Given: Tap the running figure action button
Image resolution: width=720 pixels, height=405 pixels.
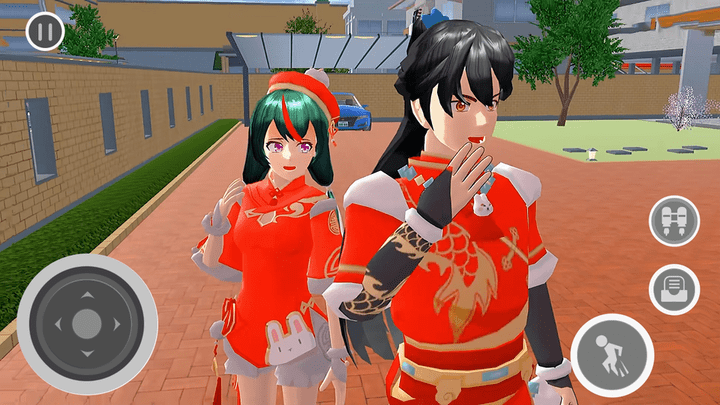Looking at the screenshot, I should click(x=612, y=355).
